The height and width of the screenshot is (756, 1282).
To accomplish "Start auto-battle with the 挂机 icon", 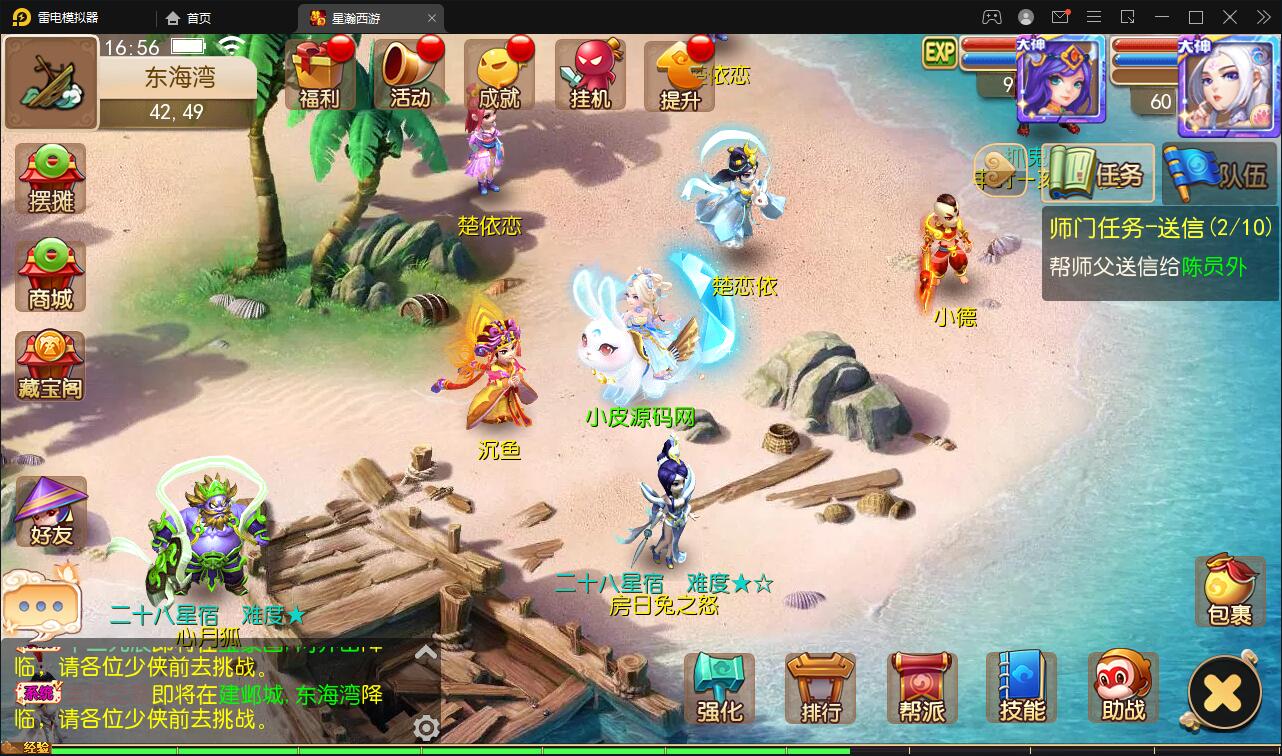I will coord(589,75).
